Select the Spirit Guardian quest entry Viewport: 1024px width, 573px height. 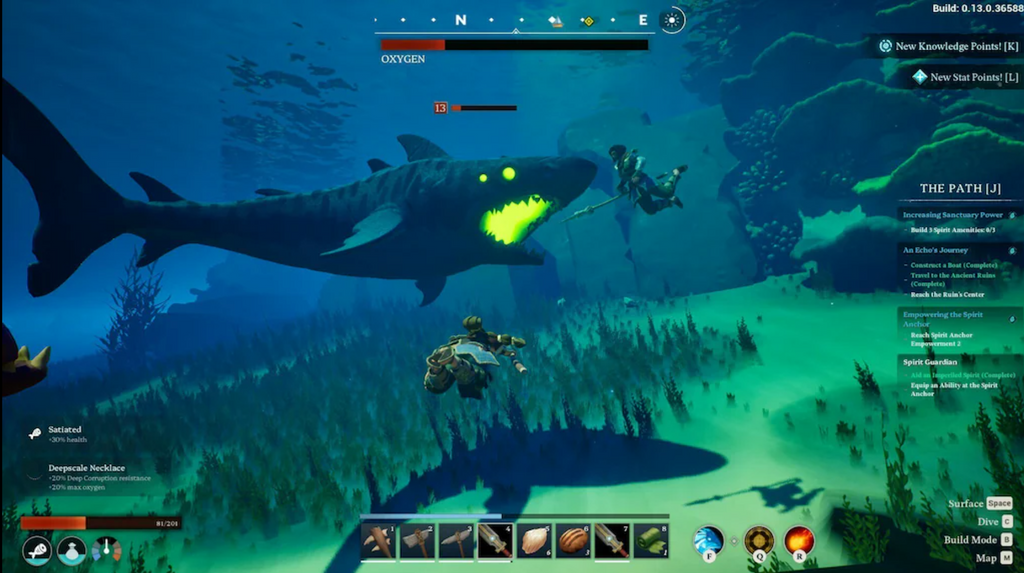pyautogui.click(x=930, y=362)
